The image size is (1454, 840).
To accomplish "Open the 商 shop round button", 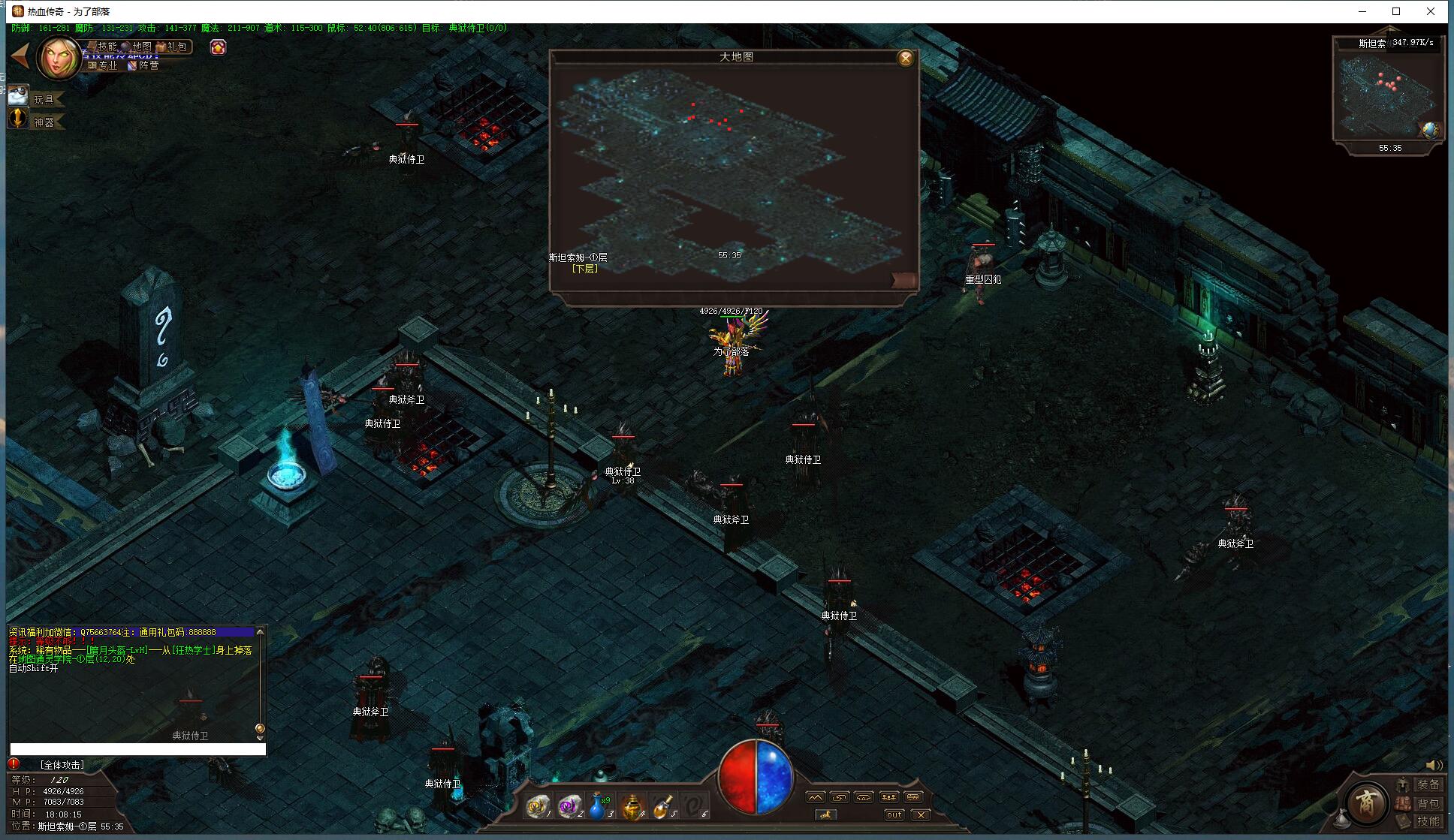I will [x=1365, y=802].
